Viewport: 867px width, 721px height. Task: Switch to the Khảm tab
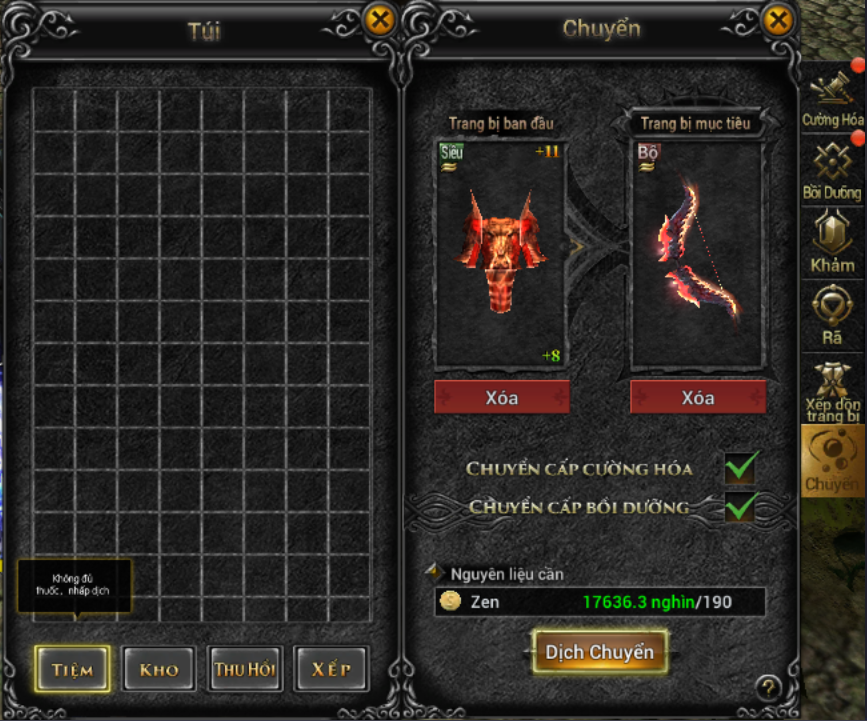832,241
